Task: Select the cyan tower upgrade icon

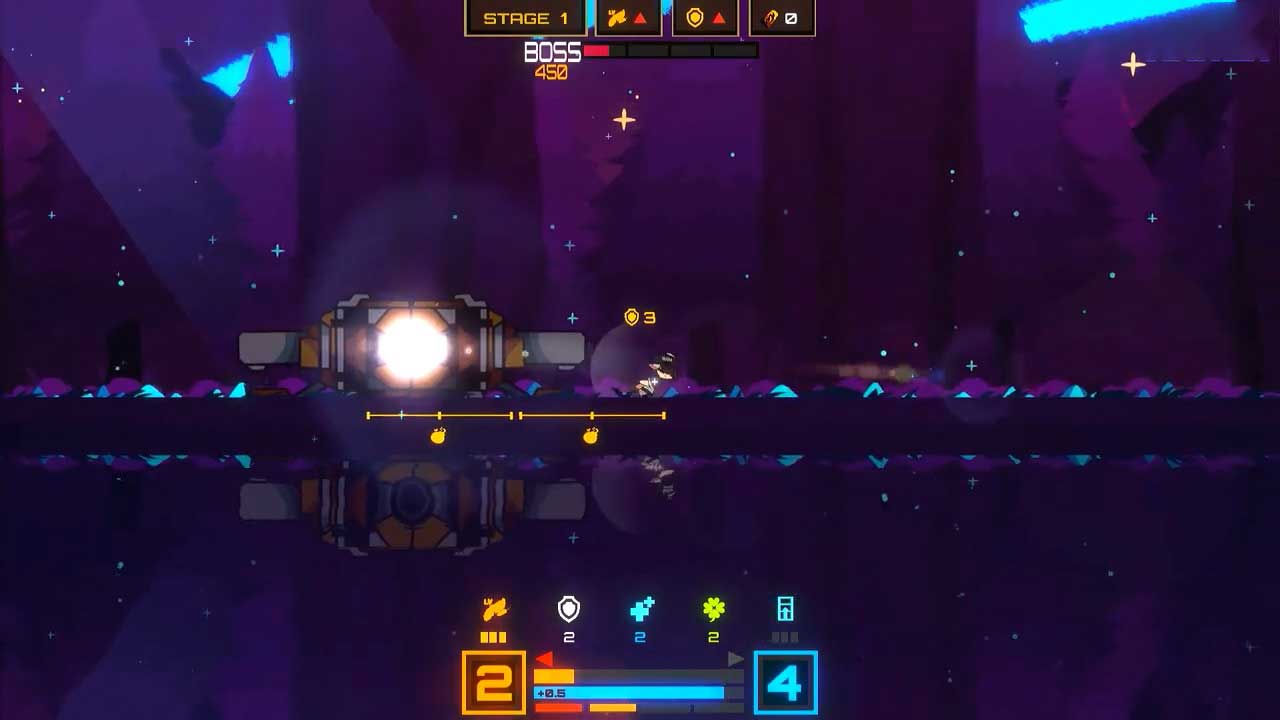Action: click(785, 608)
